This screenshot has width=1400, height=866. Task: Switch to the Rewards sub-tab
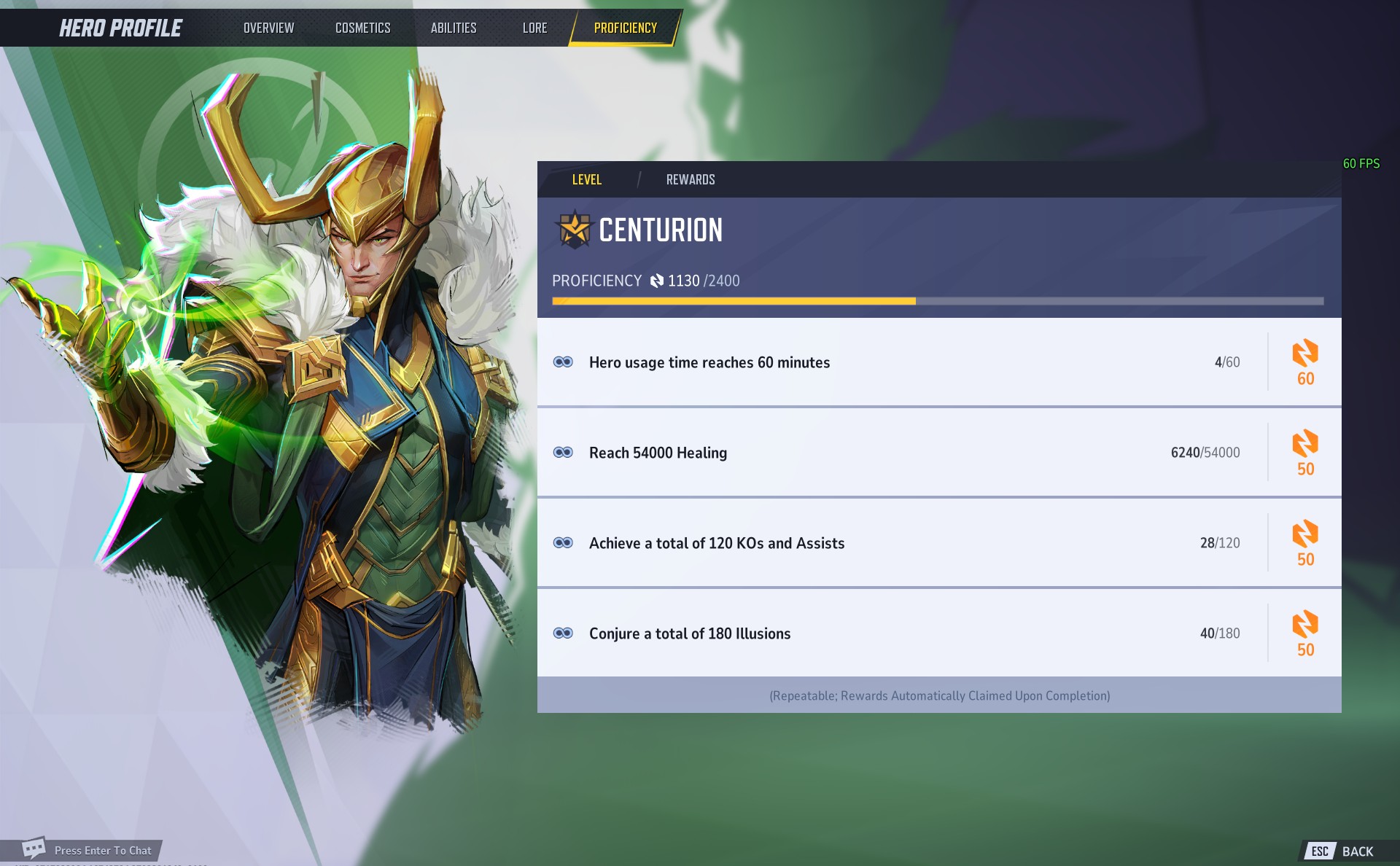click(690, 179)
